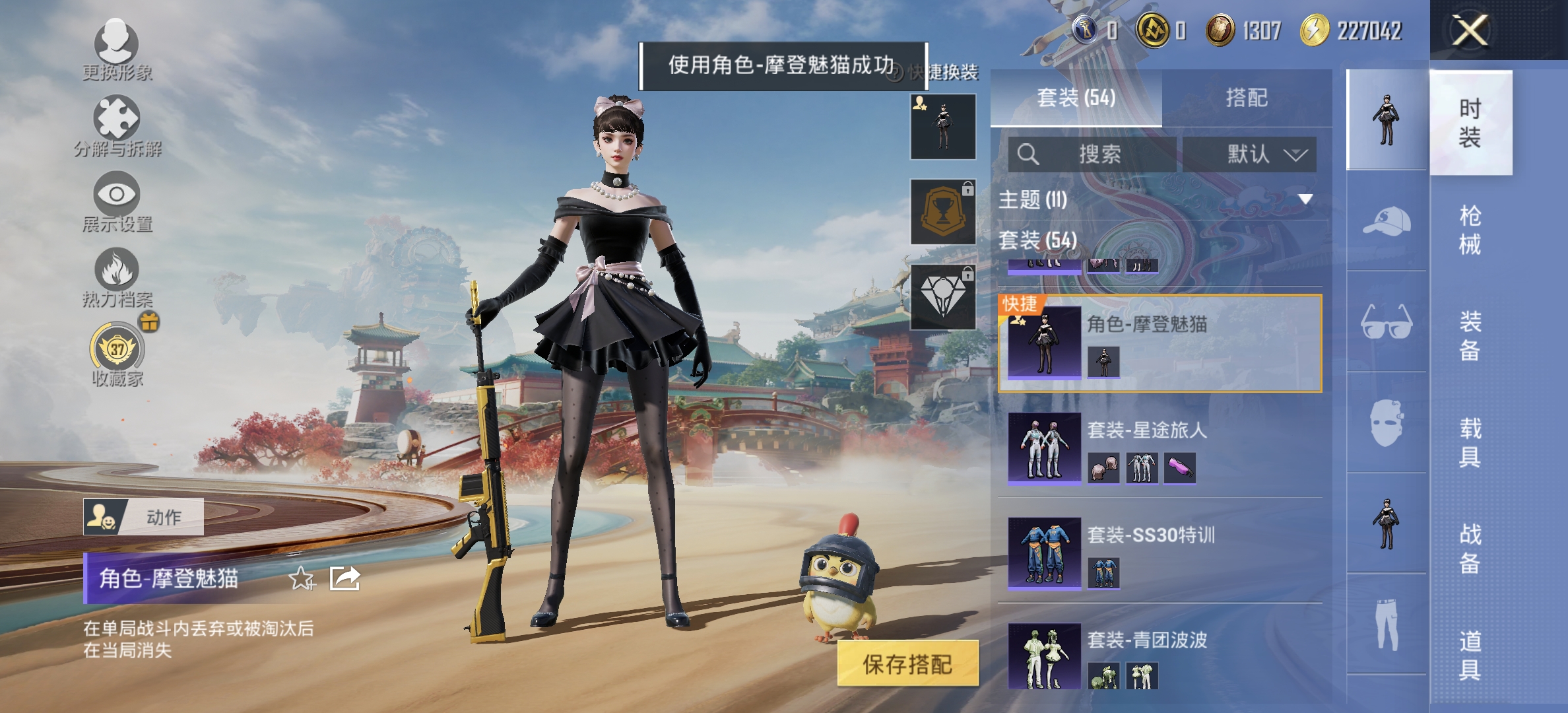This screenshot has height=713, width=1568.
Task: Open the 默认 sorting dropdown
Action: (x=1249, y=153)
